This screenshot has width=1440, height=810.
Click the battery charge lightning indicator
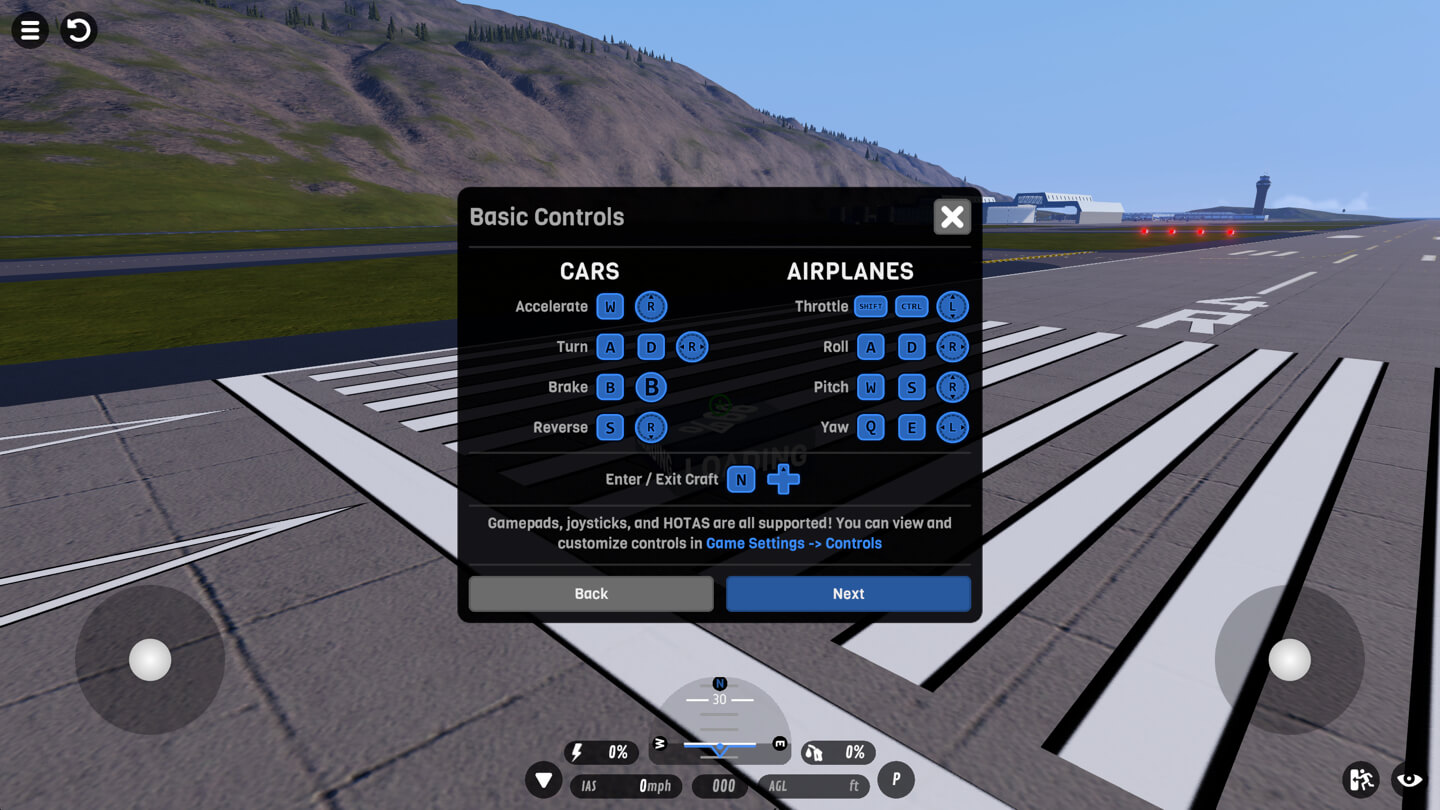click(x=601, y=752)
